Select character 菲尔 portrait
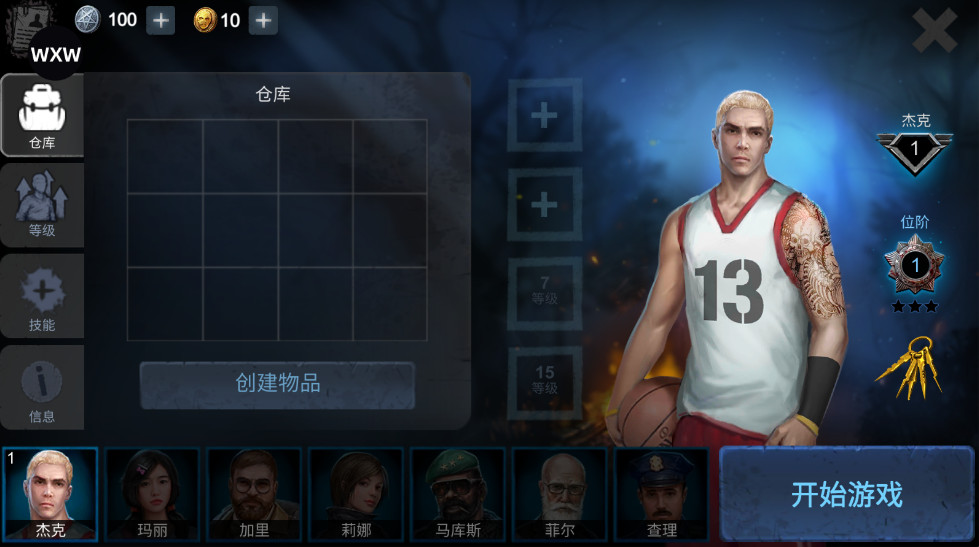The image size is (979, 547). click(560, 494)
